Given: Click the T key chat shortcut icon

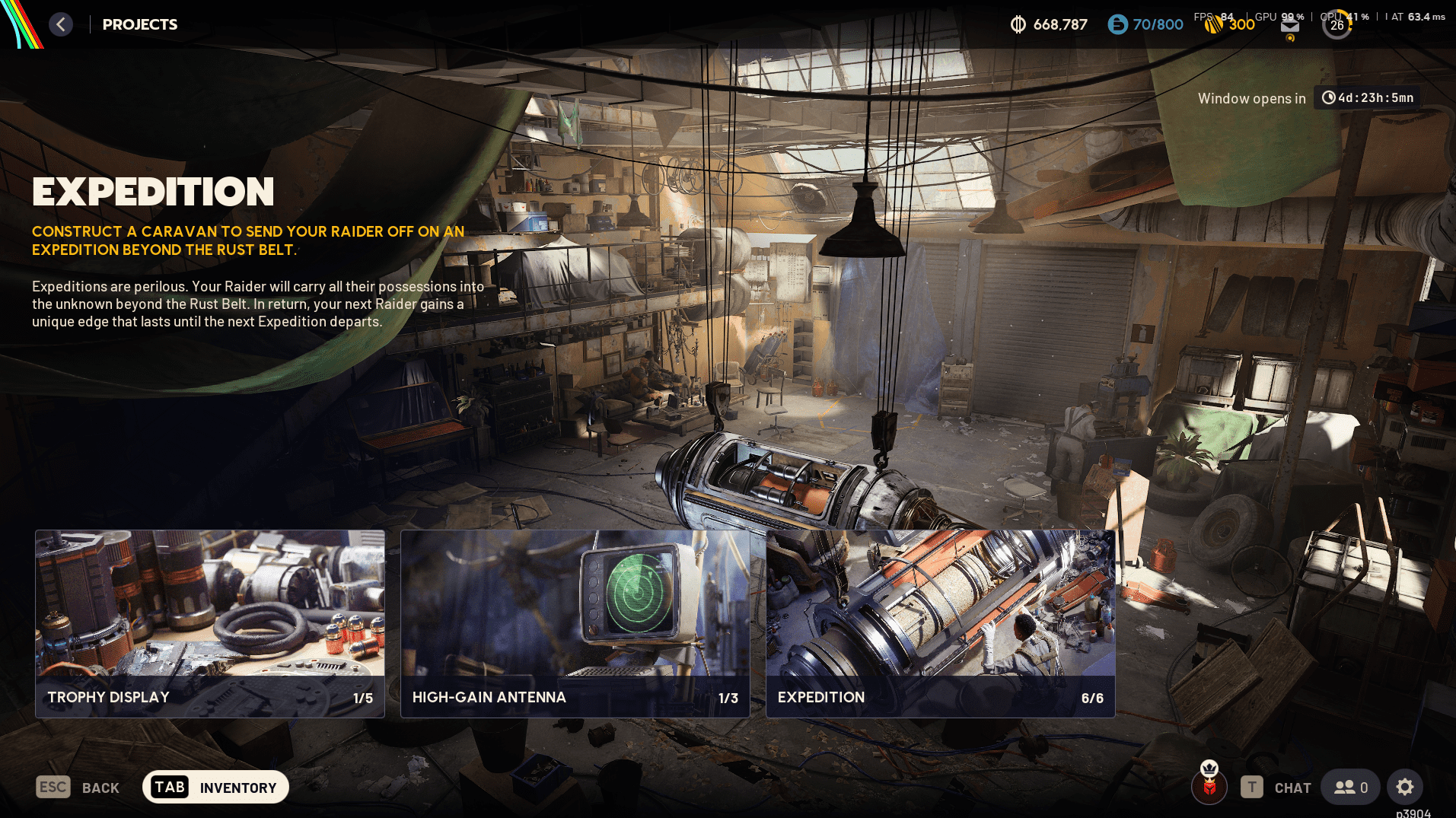Looking at the screenshot, I should (x=1251, y=787).
